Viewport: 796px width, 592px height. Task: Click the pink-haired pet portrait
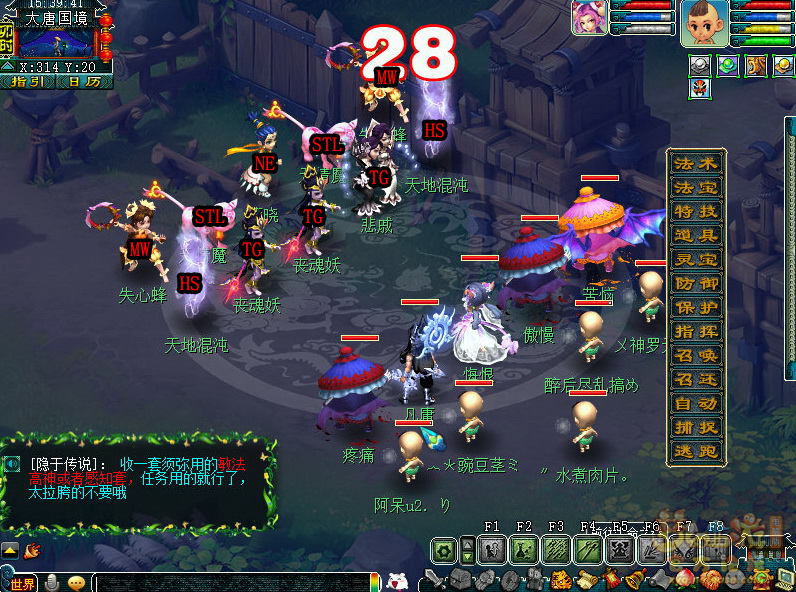[587, 18]
